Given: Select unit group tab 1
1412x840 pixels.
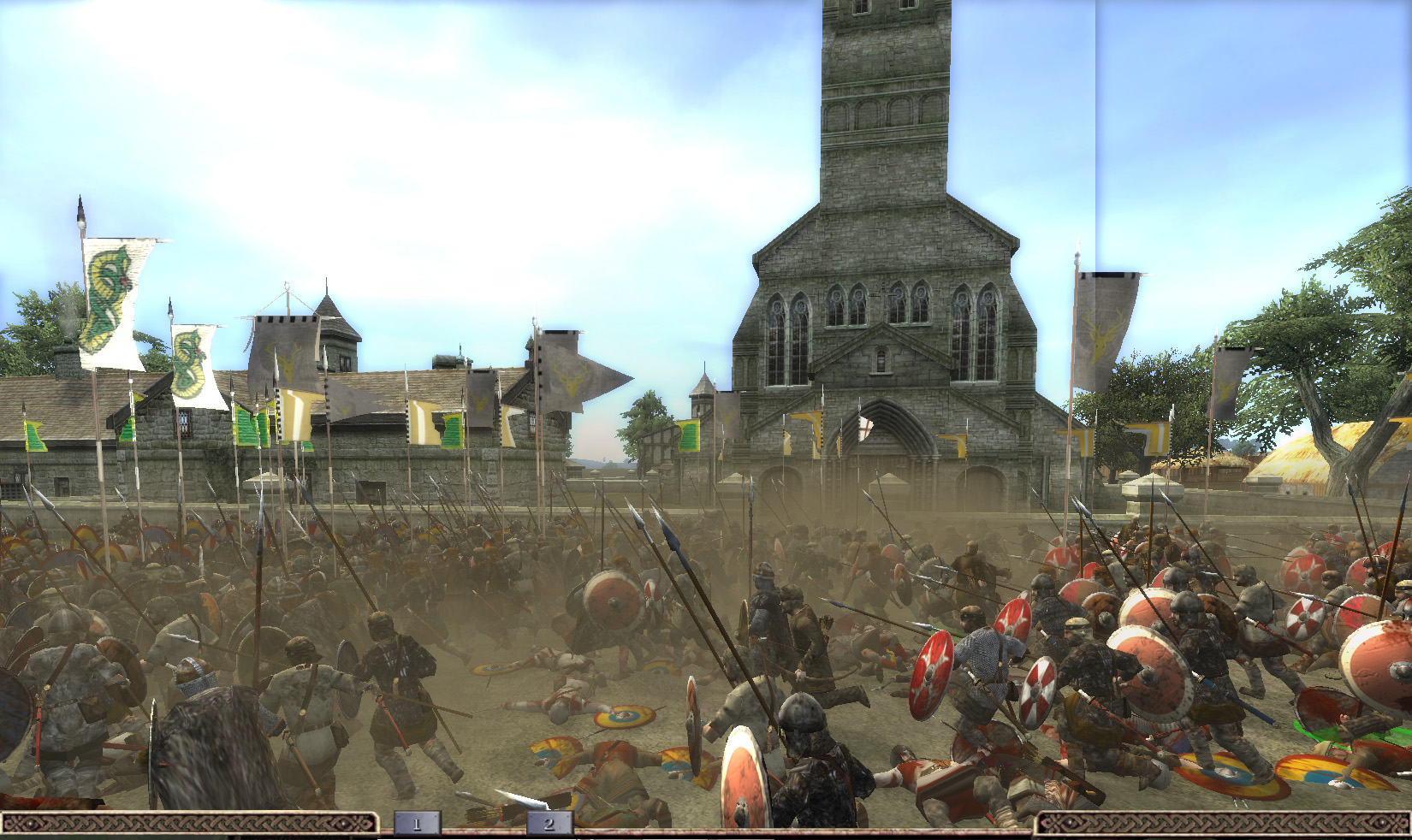Looking at the screenshot, I should click(x=417, y=824).
